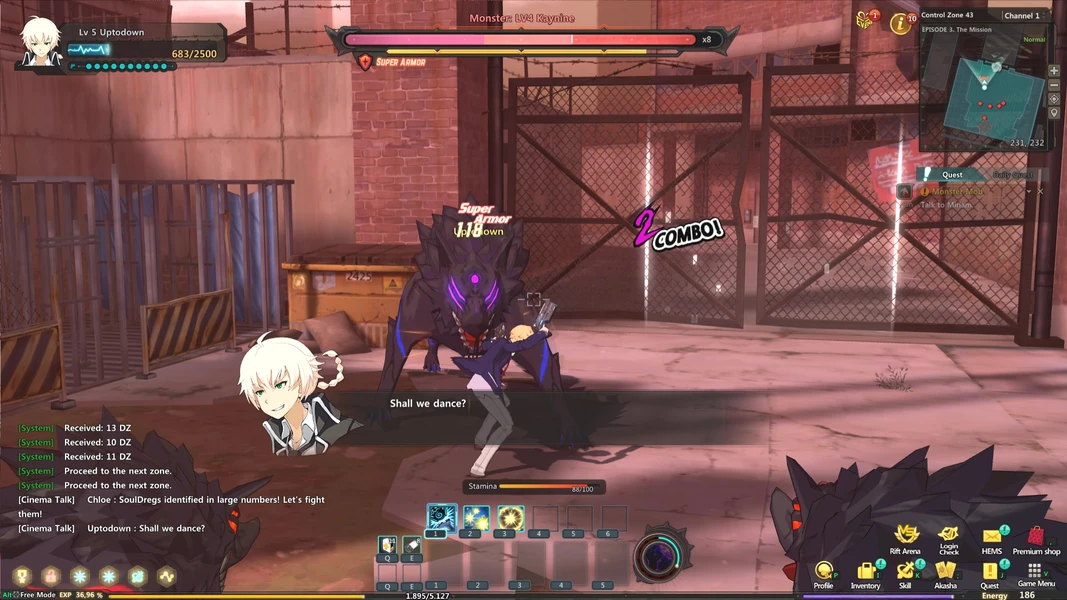
Task: Use the yellow burst skill in slot 3
Action: (x=511, y=517)
